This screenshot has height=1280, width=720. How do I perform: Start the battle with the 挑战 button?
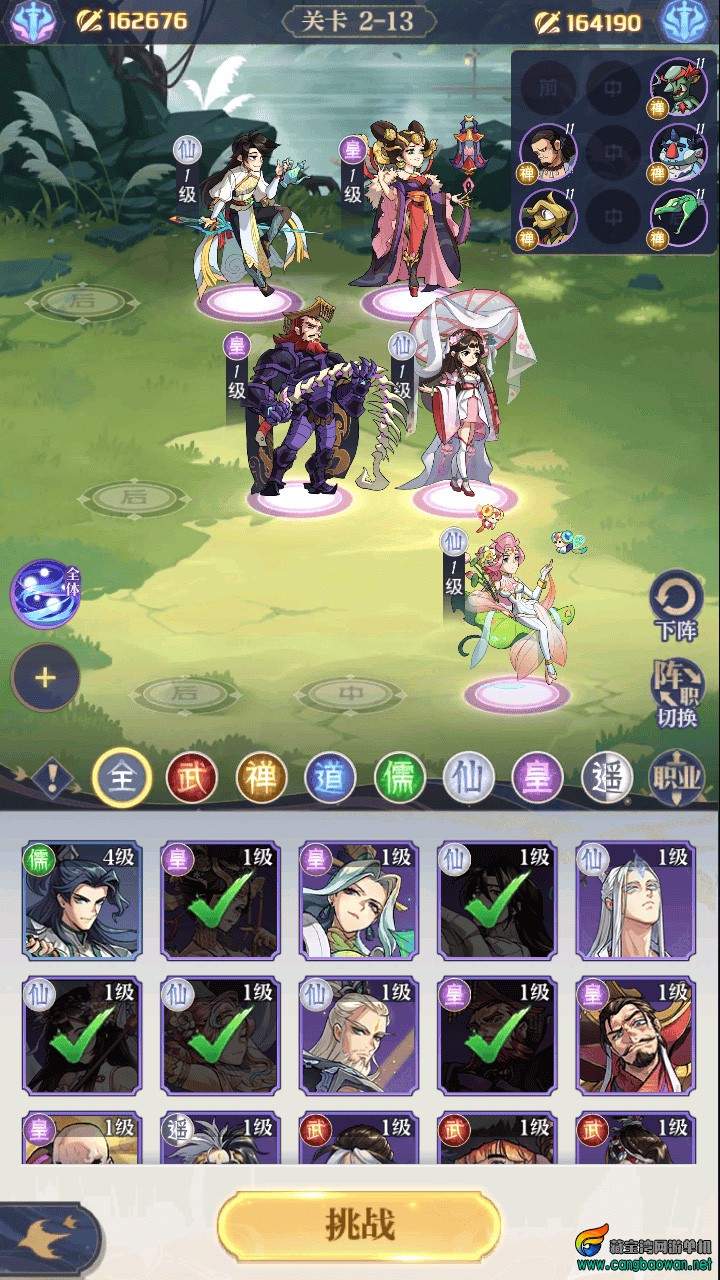(359, 1225)
